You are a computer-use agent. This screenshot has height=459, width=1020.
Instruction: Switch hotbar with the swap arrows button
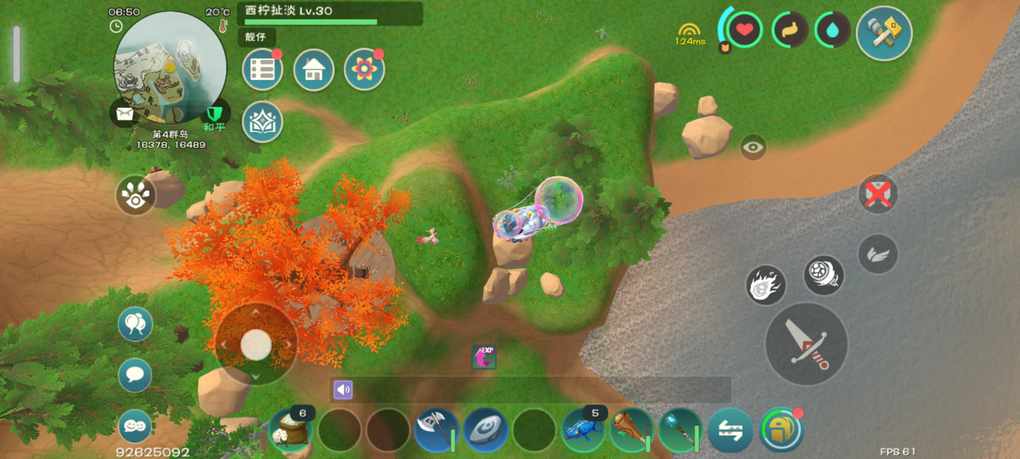tap(730, 430)
